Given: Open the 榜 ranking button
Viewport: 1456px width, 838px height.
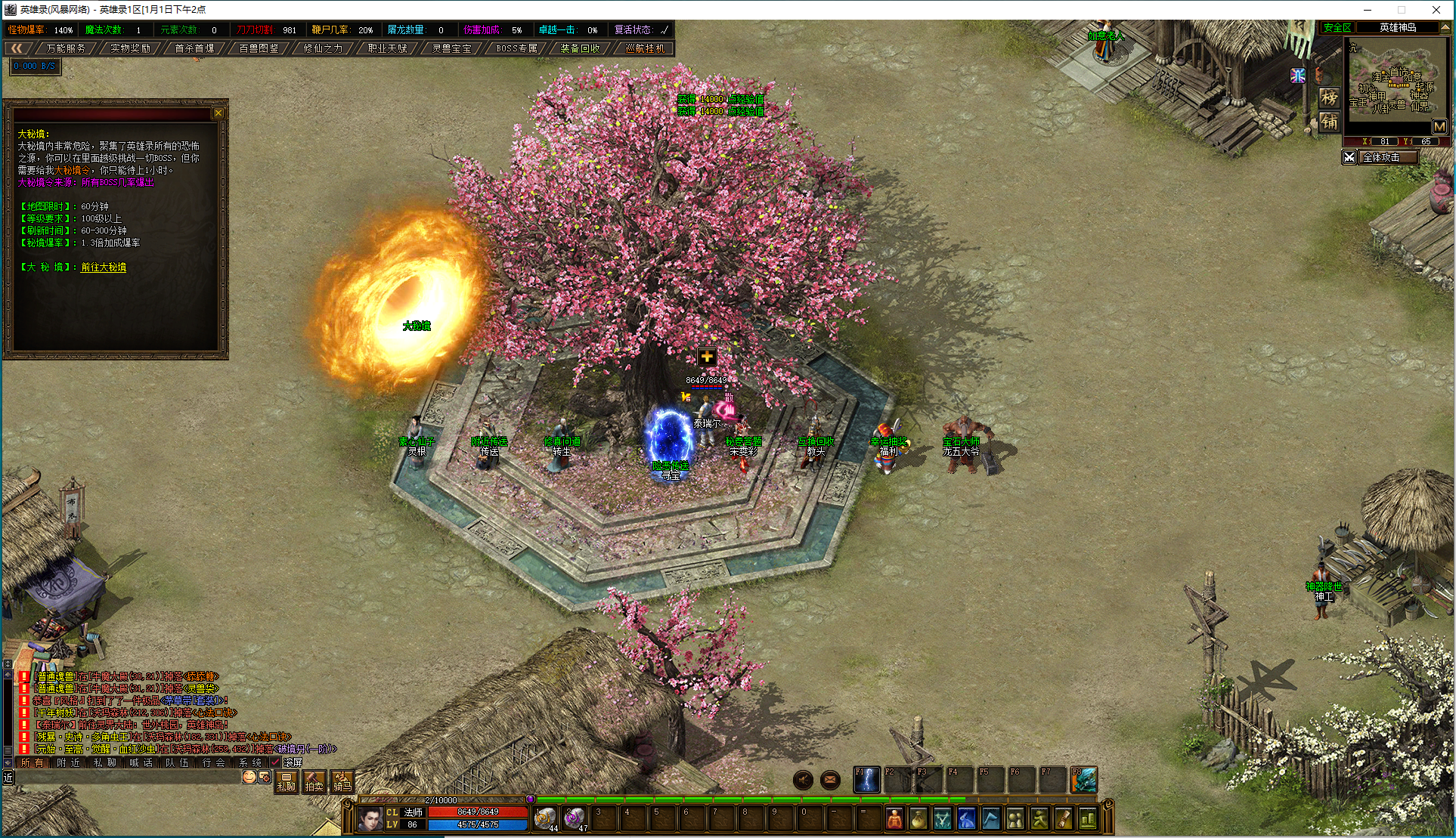Looking at the screenshot, I should pyautogui.click(x=1329, y=97).
